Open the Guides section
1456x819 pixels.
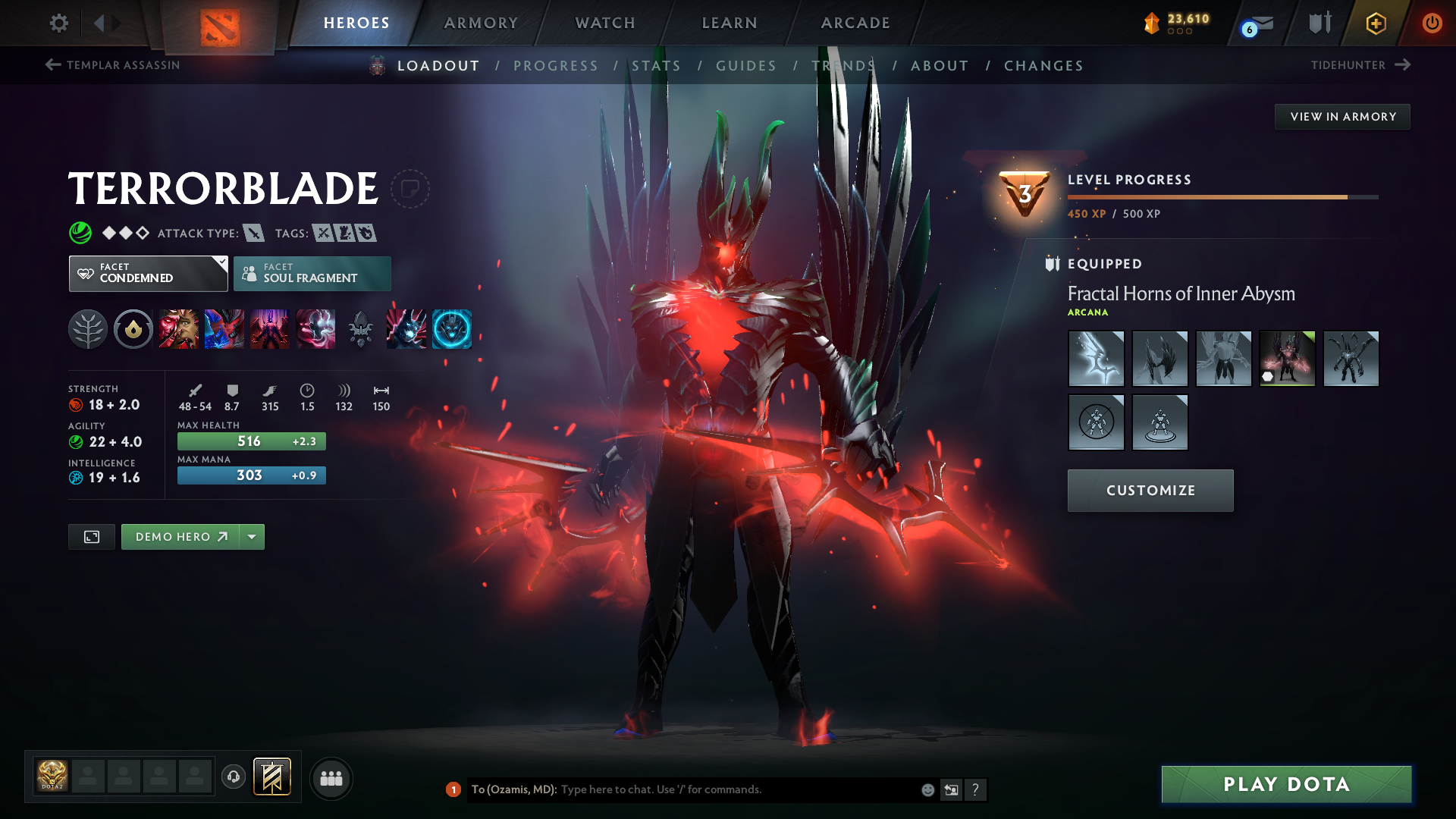click(x=746, y=66)
